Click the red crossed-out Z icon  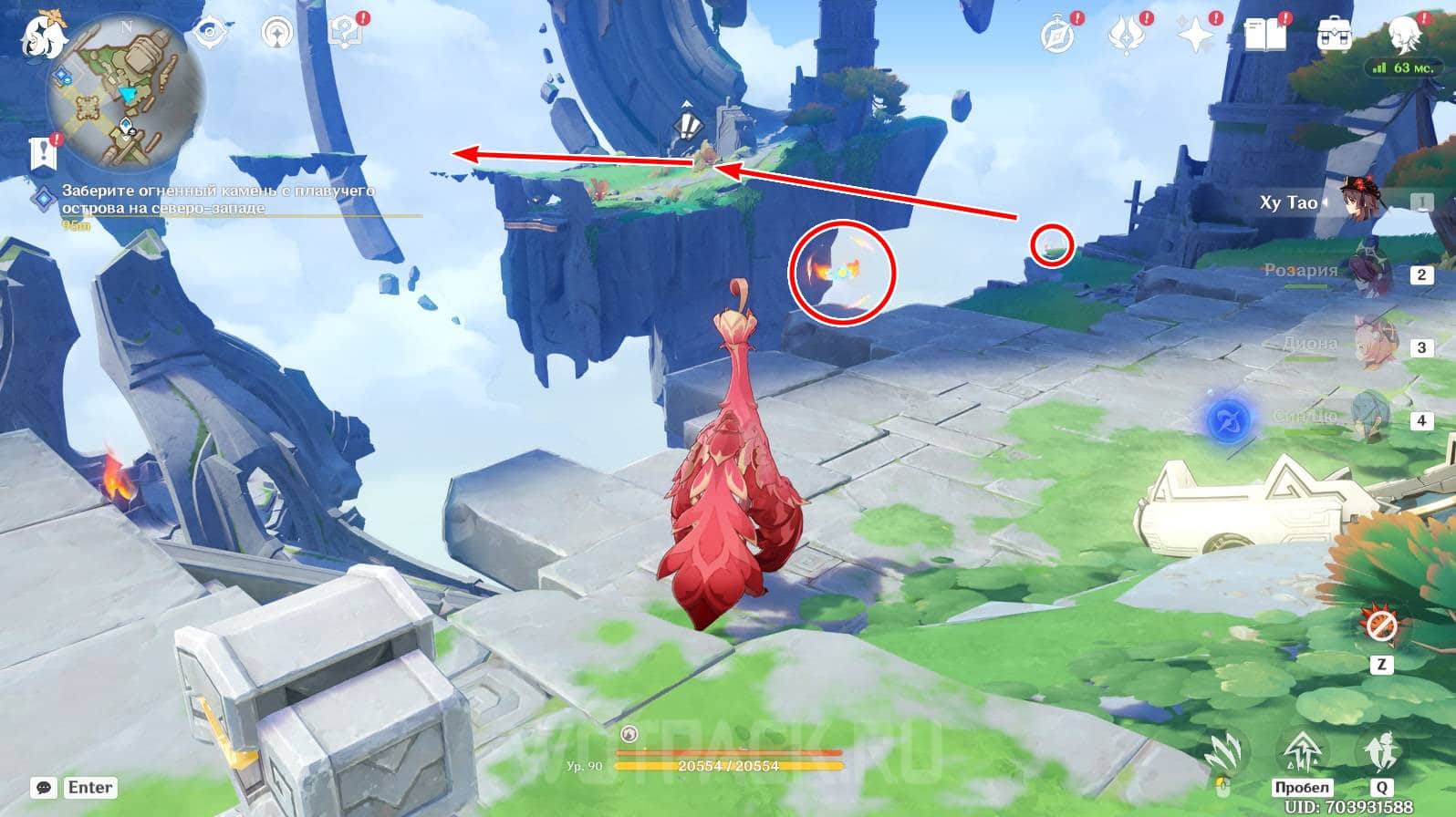[1379, 627]
